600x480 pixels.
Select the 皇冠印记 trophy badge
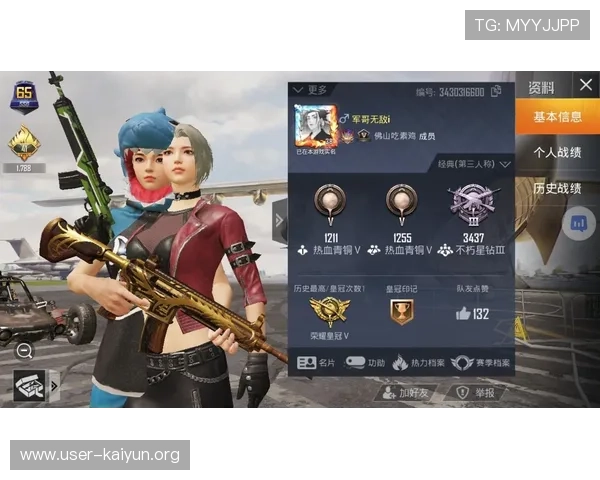401,312
